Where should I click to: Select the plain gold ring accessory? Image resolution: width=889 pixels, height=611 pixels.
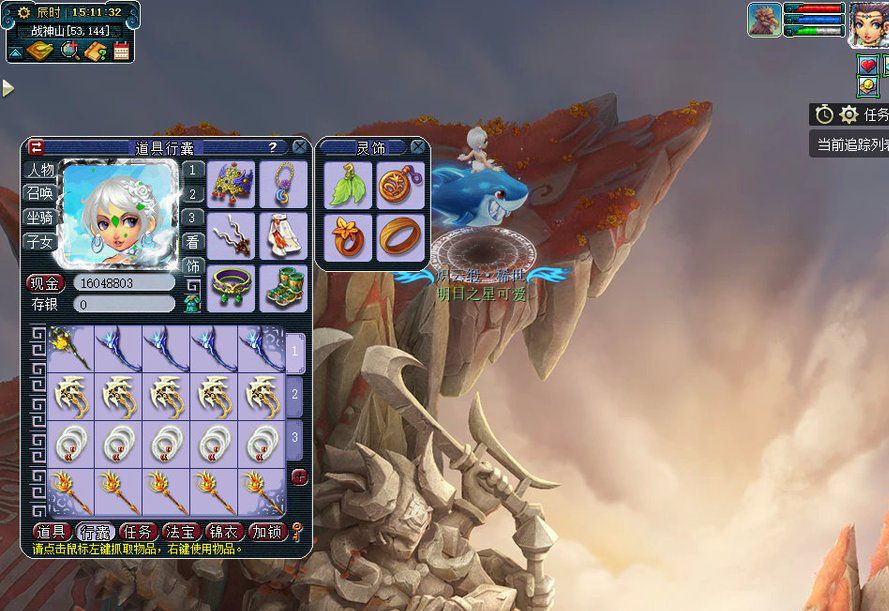tap(400, 236)
